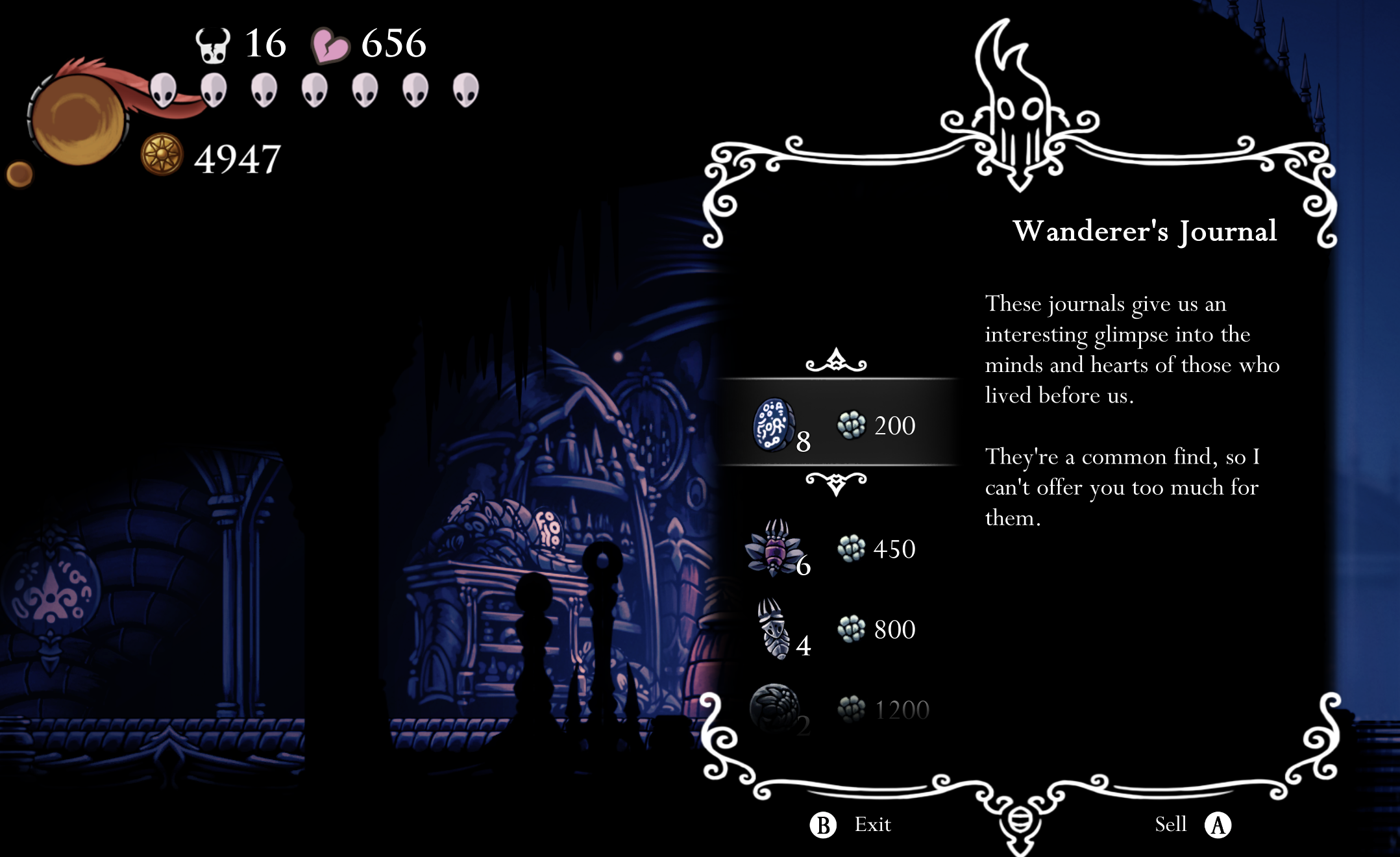Select the highlighted Wanderer's Journal list row
The height and width of the screenshot is (857, 1400).
tap(837, 425)
